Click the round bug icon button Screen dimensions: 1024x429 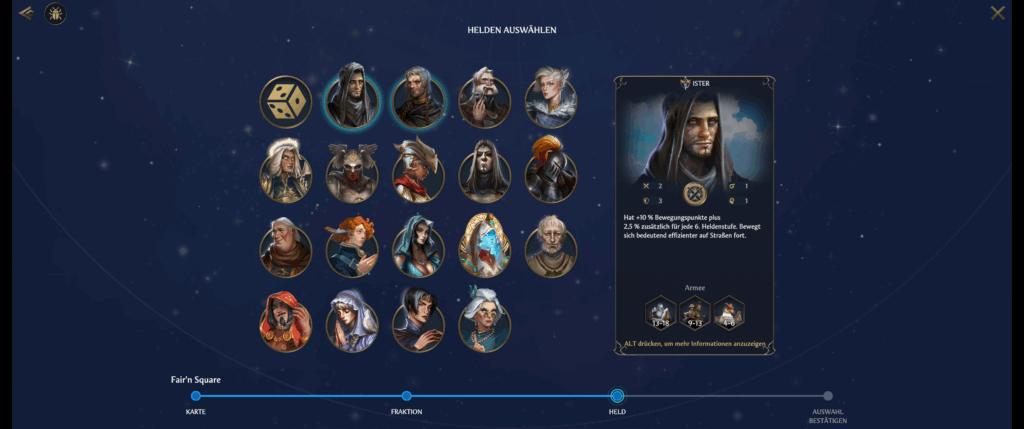[55, 13]
